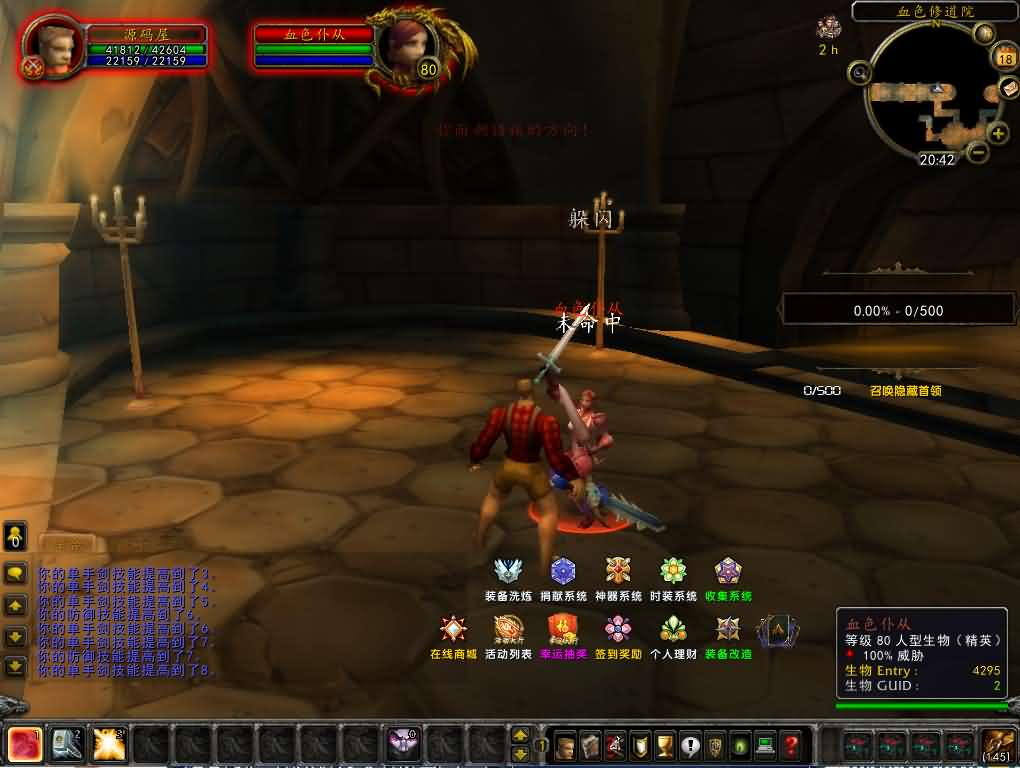1020x768 pixels.
Task: Open the 装备改造 equipment modification panel
Action: [728, 630]
